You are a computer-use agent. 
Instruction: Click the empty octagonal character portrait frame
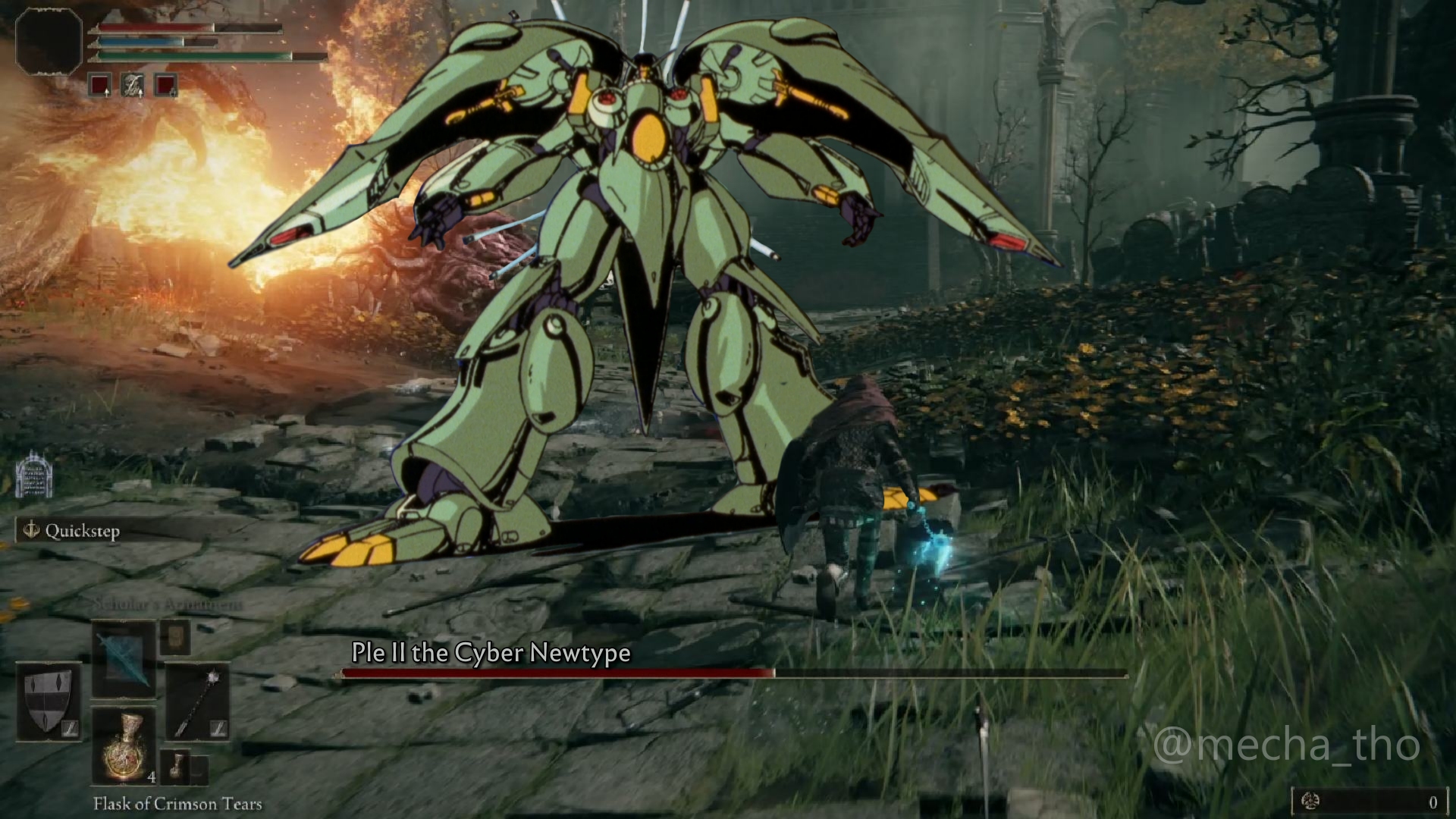pyautogui.click(x=49, y=42)
